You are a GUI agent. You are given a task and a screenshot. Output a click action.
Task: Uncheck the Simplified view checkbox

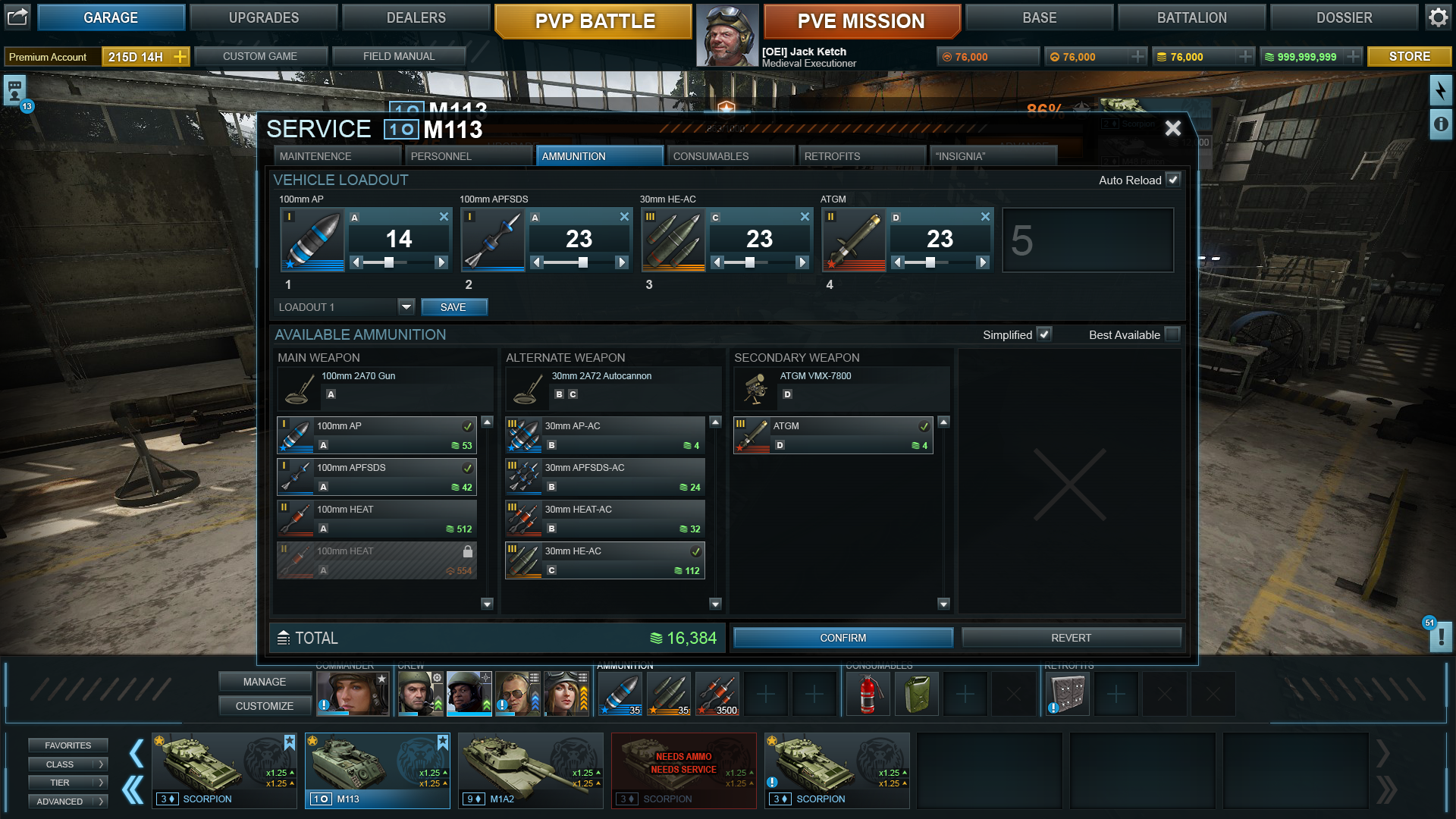coord(1044,334)
